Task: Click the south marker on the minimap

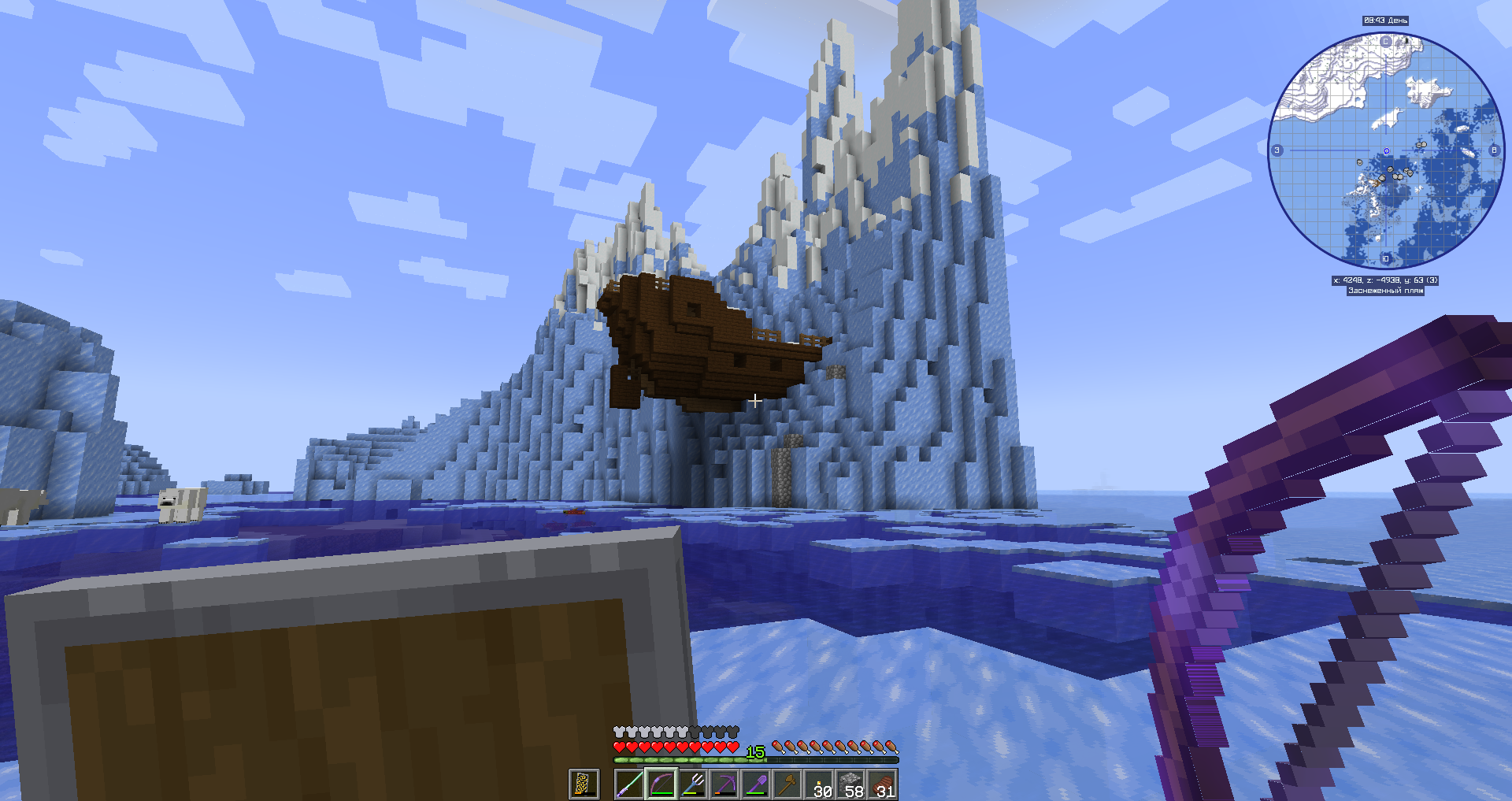Action: coord(1386,258)
